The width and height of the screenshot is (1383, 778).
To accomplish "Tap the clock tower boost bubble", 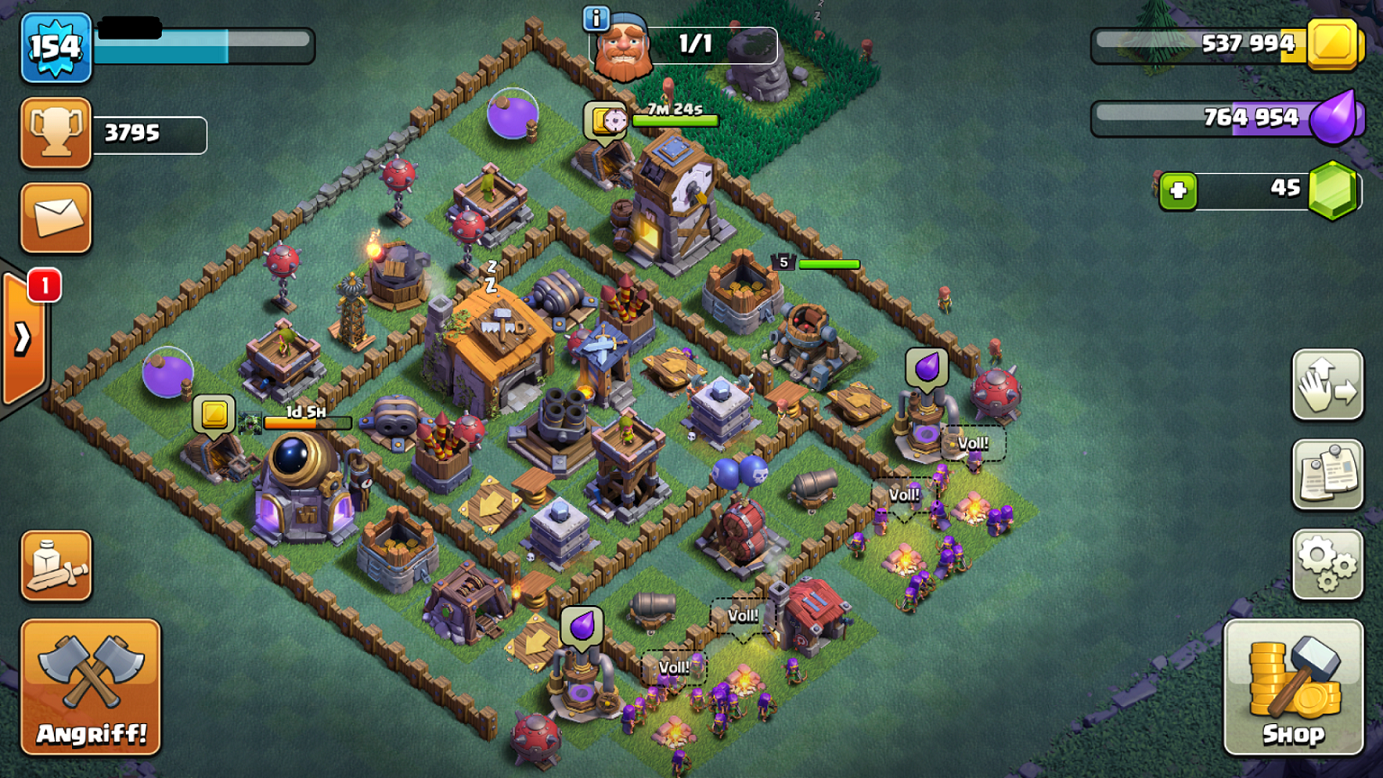I will [x=606, y=121].
